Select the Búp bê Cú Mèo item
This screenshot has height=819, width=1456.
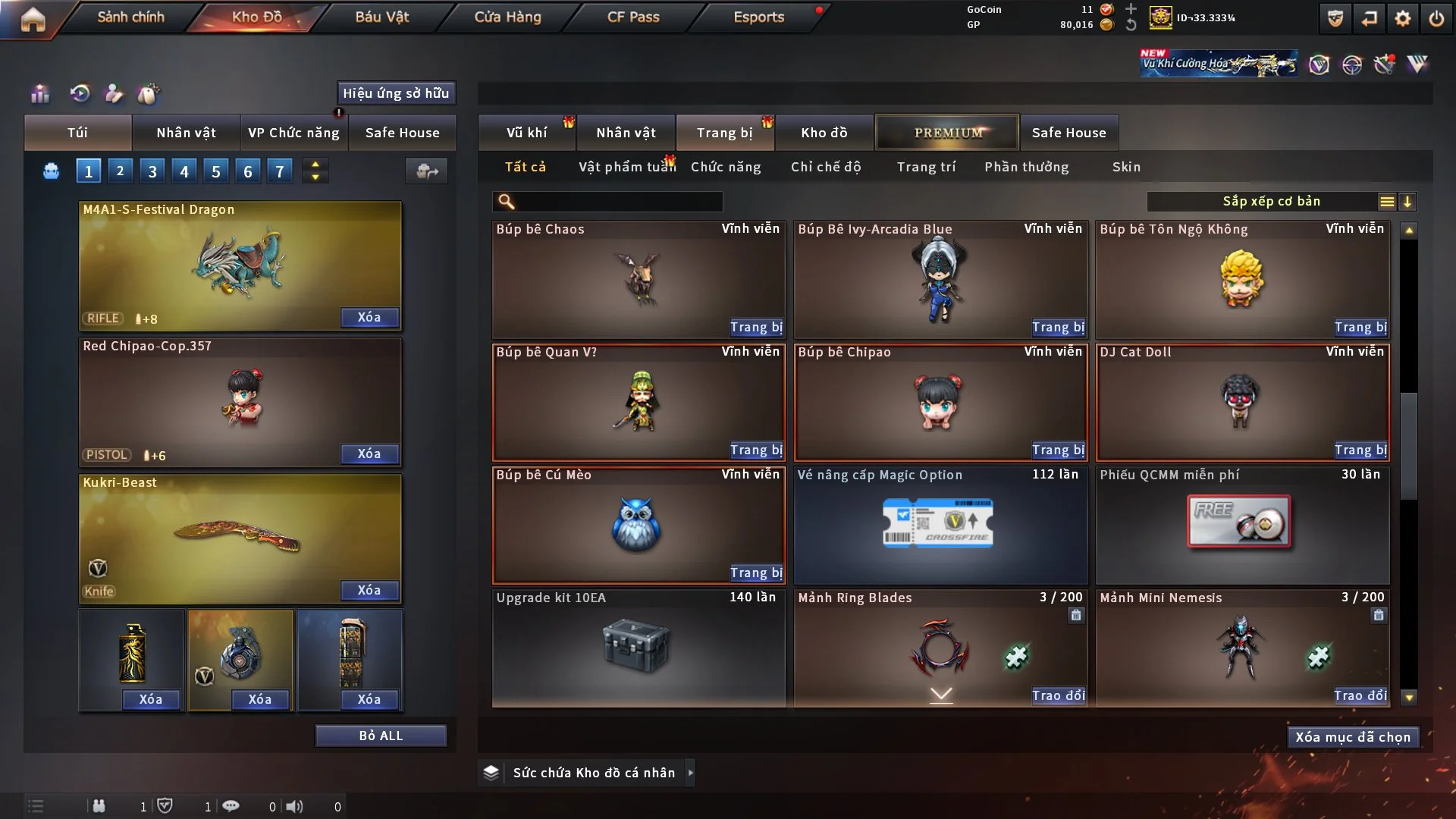pyautogui.click(x=638, y=525)
